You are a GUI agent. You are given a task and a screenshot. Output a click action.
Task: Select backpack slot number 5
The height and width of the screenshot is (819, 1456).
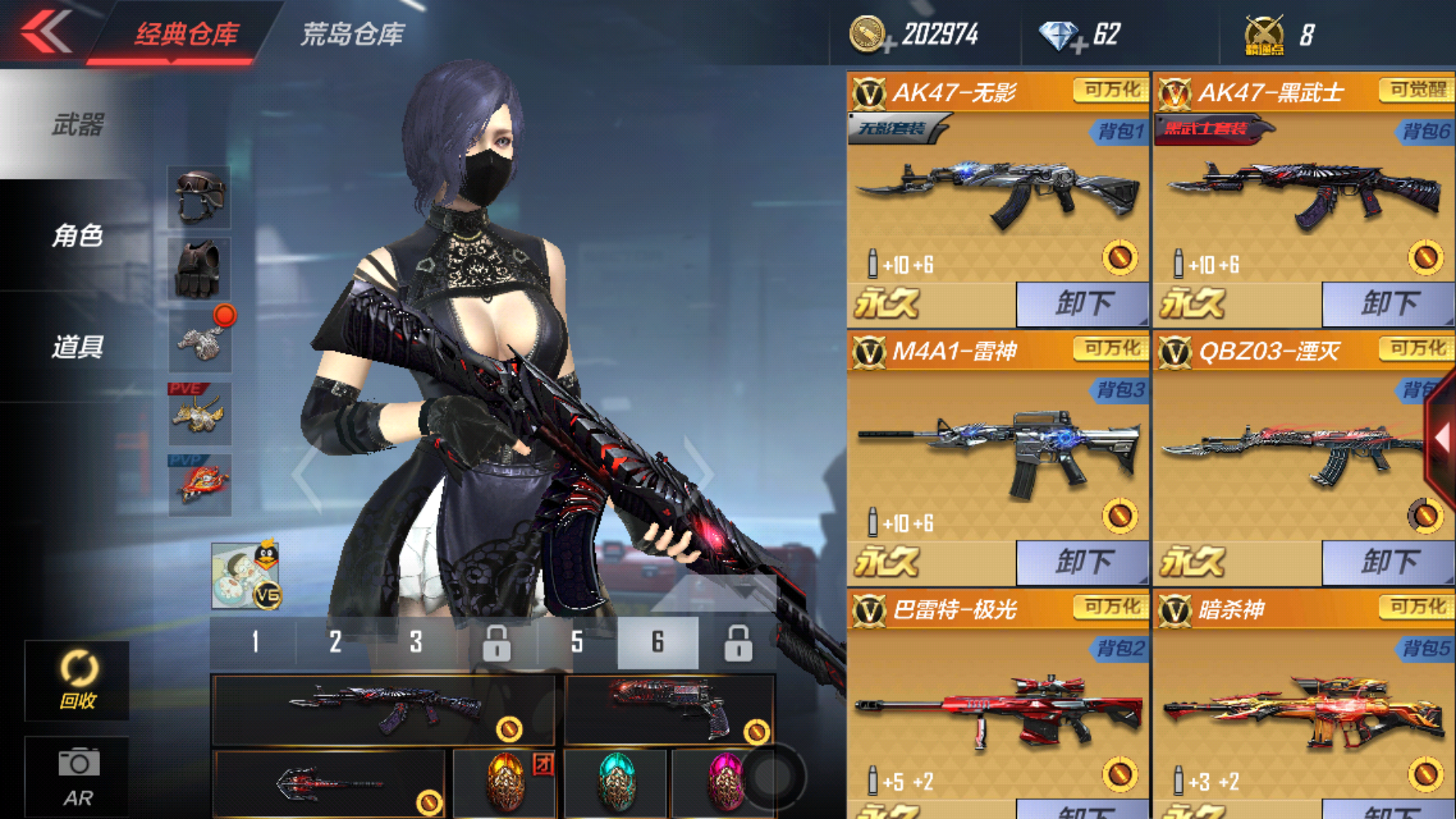coord(577,642)
